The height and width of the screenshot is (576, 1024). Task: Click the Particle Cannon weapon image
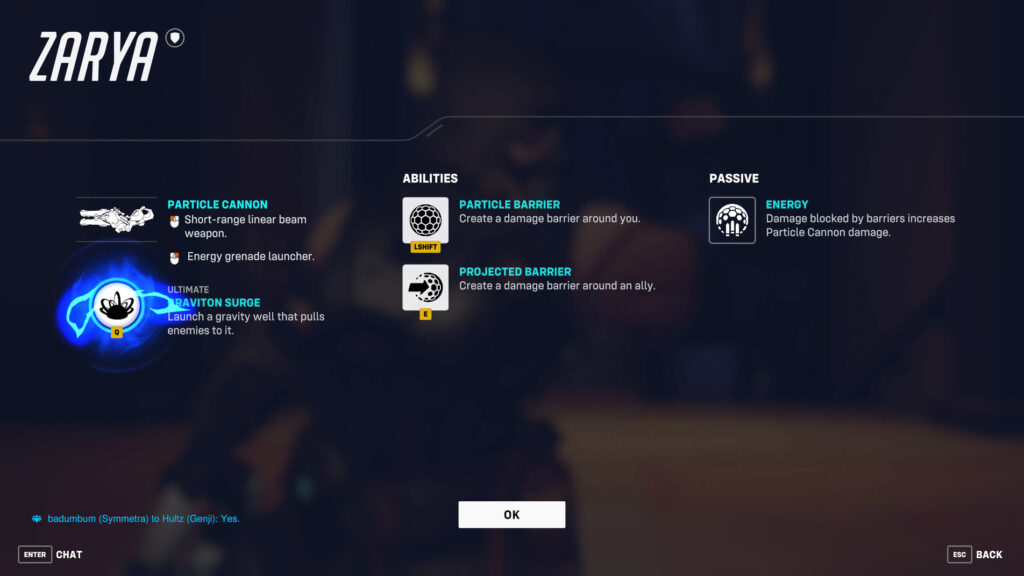tap(117, 218)
